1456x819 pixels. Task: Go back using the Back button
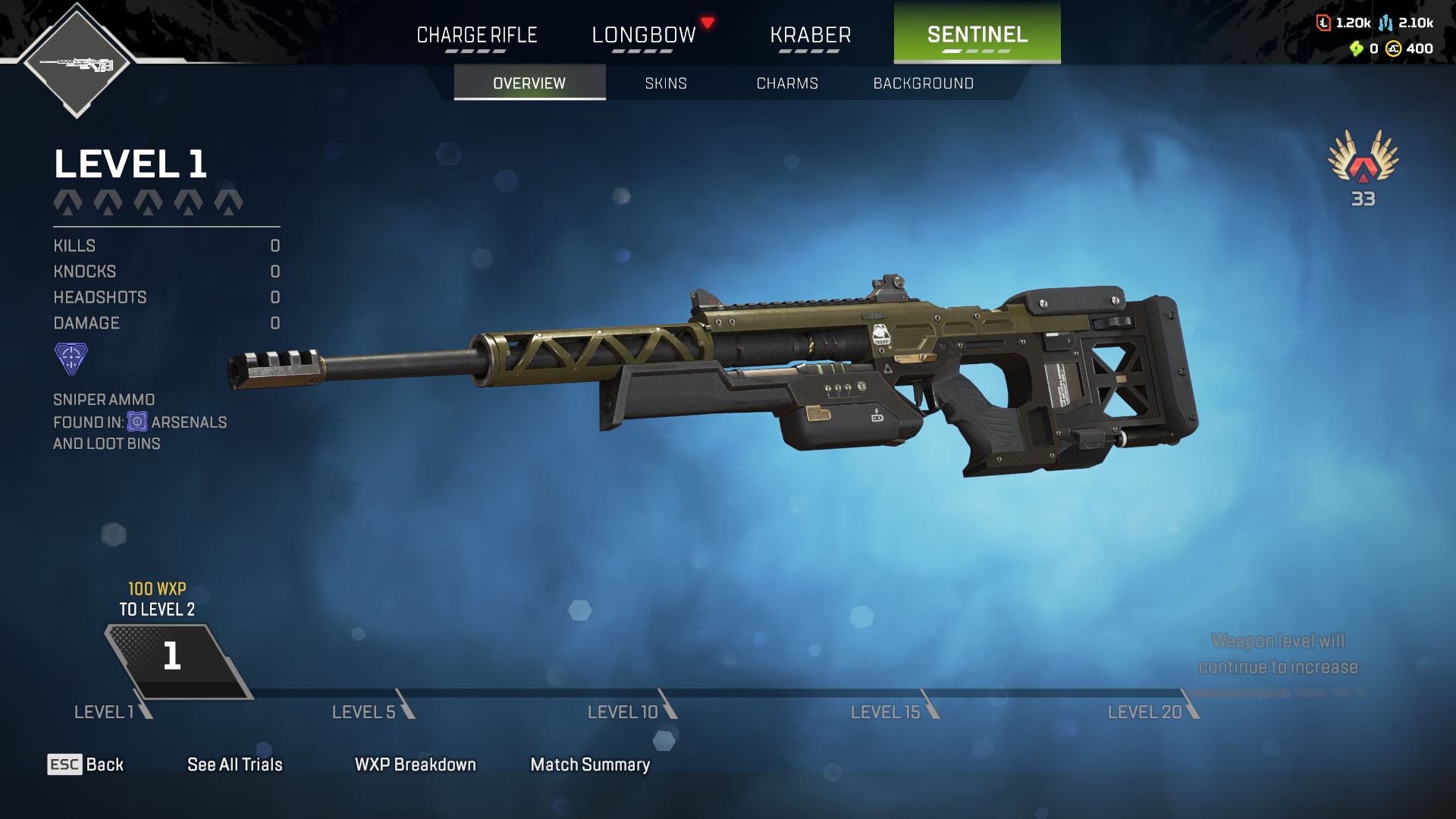(86, 764)
